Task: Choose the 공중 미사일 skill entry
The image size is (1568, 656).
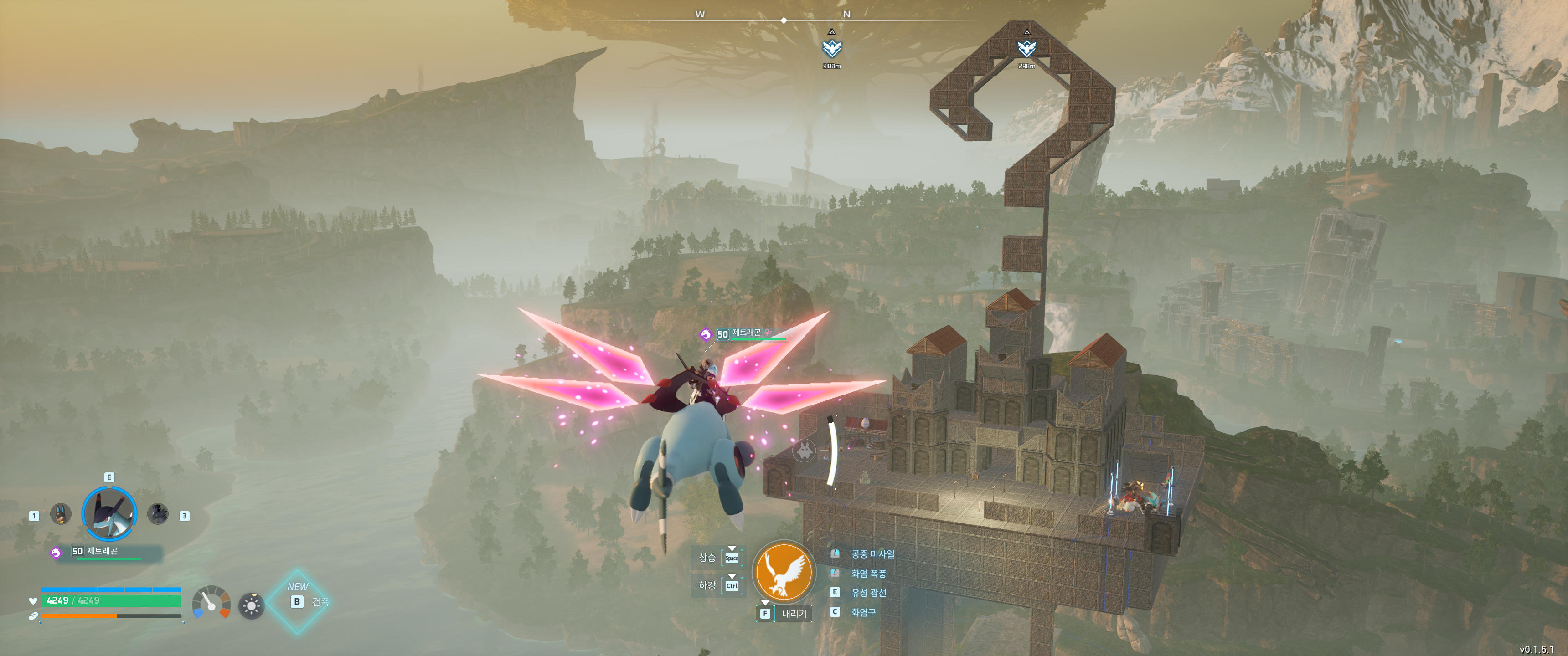Action: click(x=872, y=554)
